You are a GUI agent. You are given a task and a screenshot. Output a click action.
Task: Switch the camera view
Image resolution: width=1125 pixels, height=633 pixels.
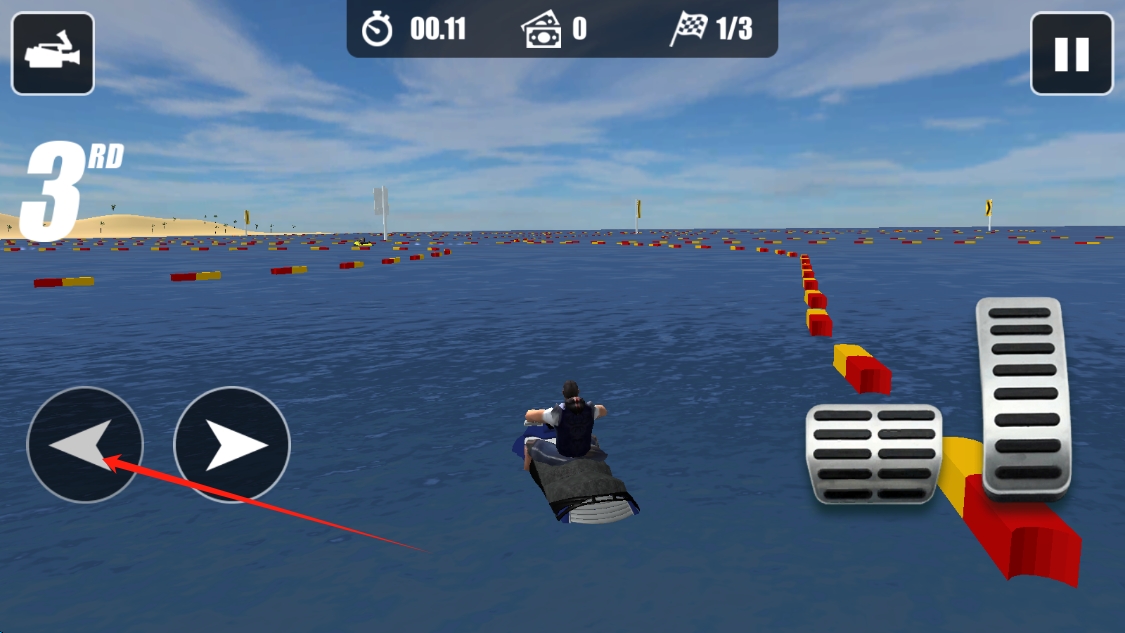click(53, 53)
